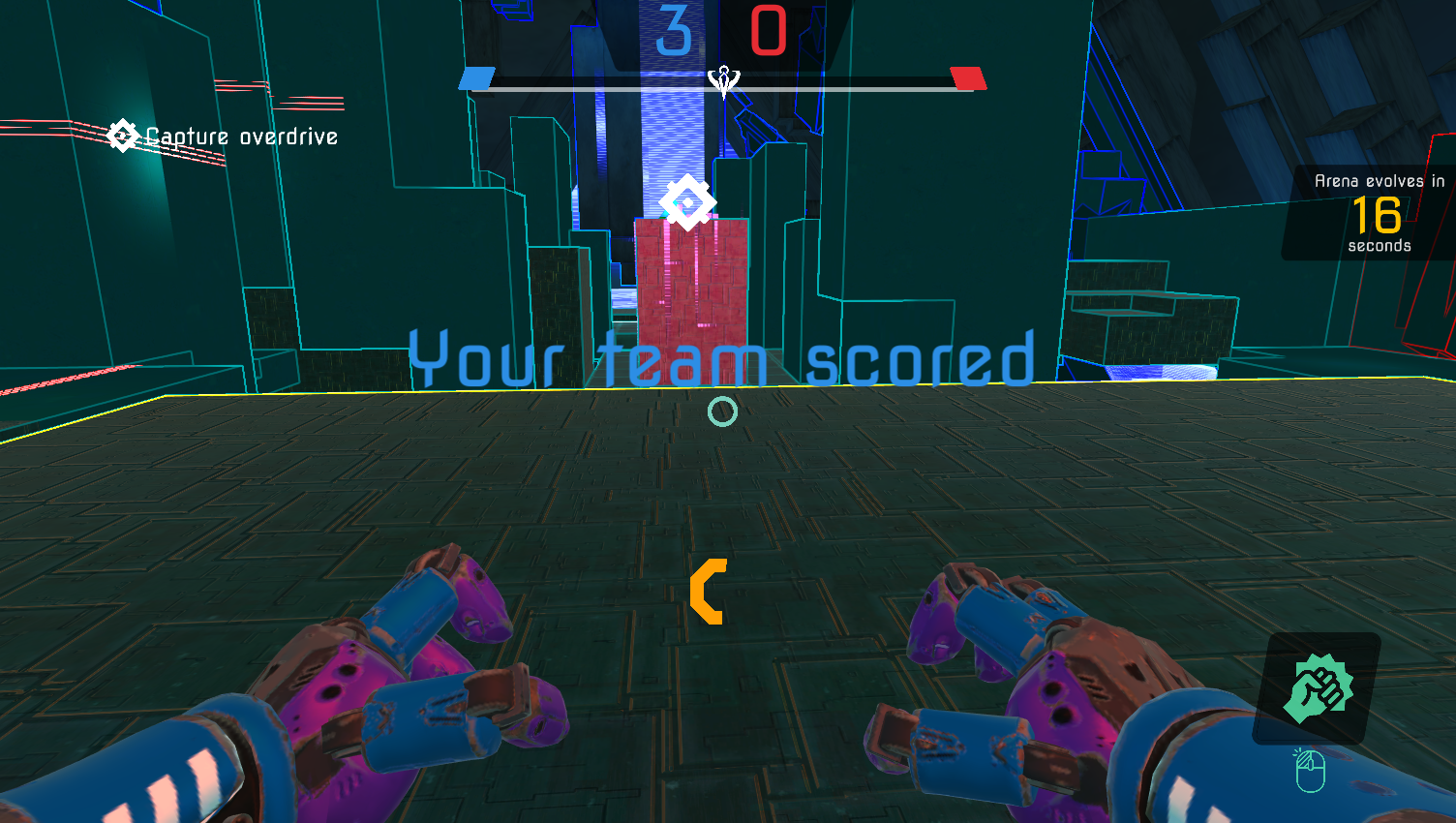Screen dimensions: 1456x823
Task: Click the trophy figure on the overdrive bar
Action: [723, 81]
